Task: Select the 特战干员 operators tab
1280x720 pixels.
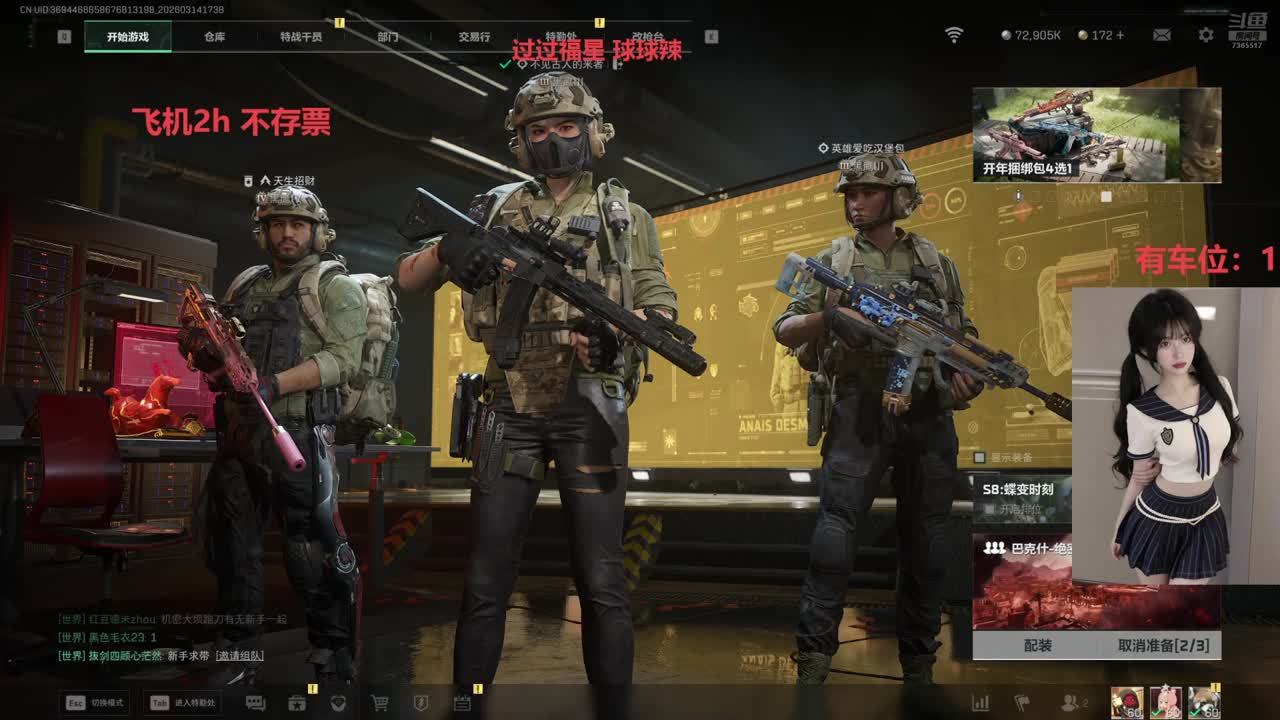Action: [301, 37]
